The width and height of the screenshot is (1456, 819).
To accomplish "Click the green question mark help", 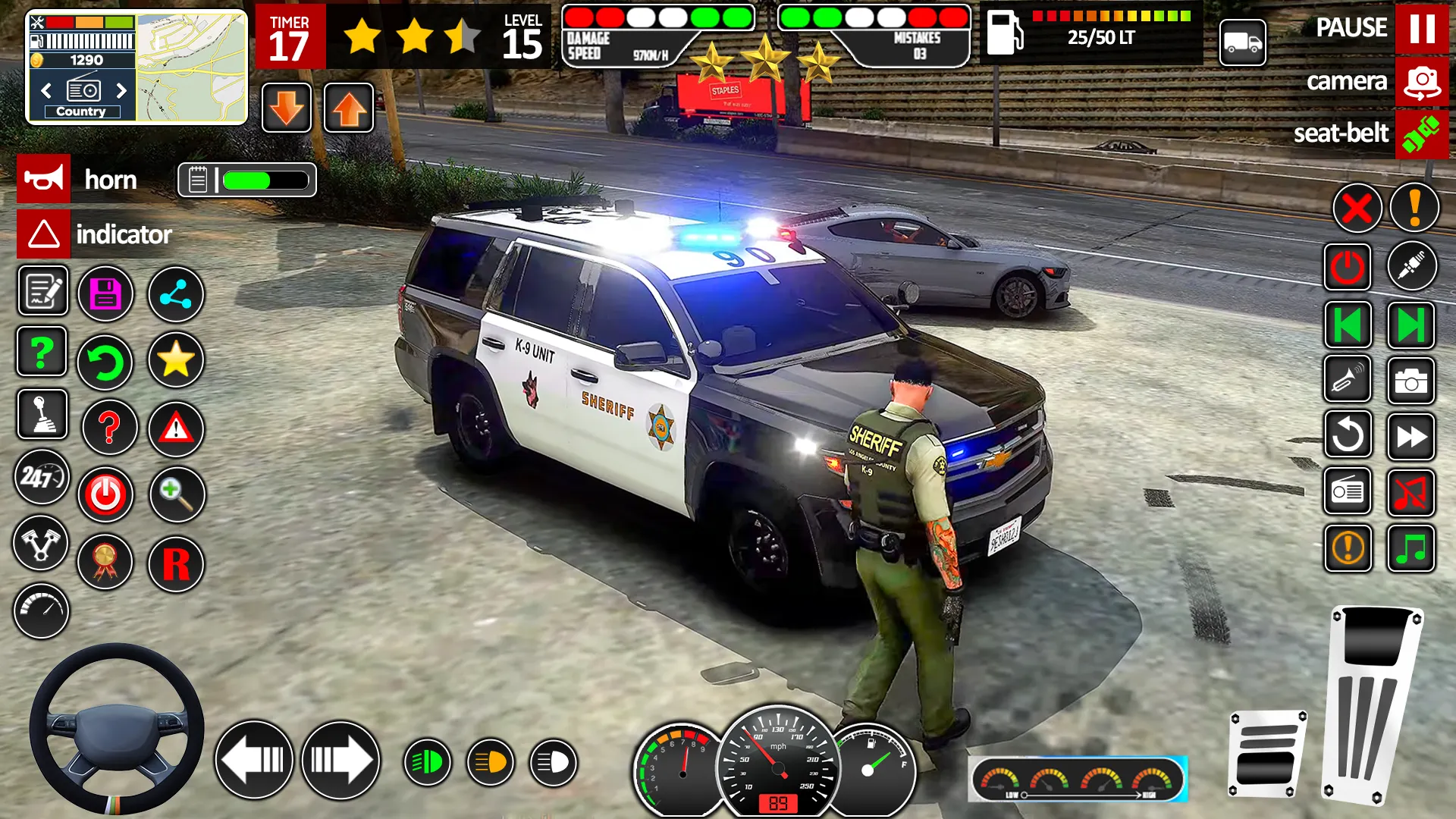I will click(42, 352).
